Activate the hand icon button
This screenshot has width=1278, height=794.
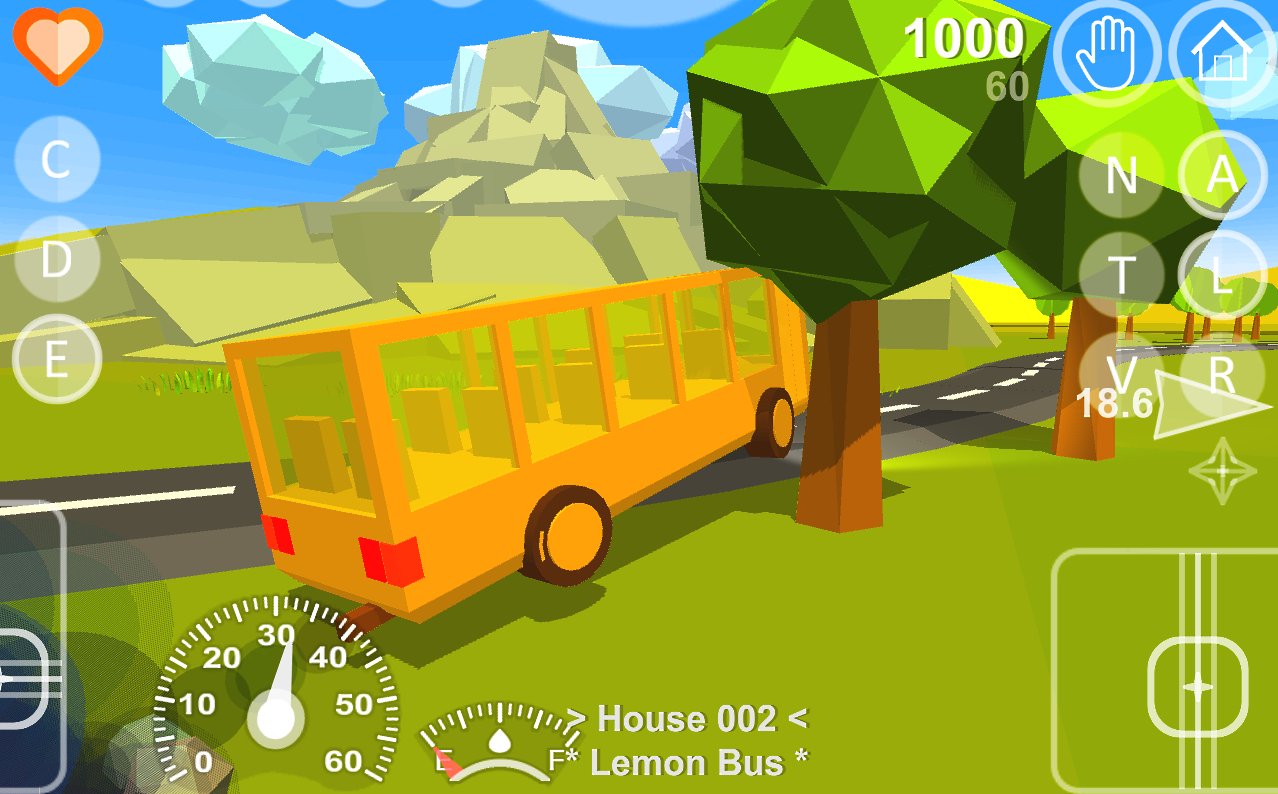1106,53
